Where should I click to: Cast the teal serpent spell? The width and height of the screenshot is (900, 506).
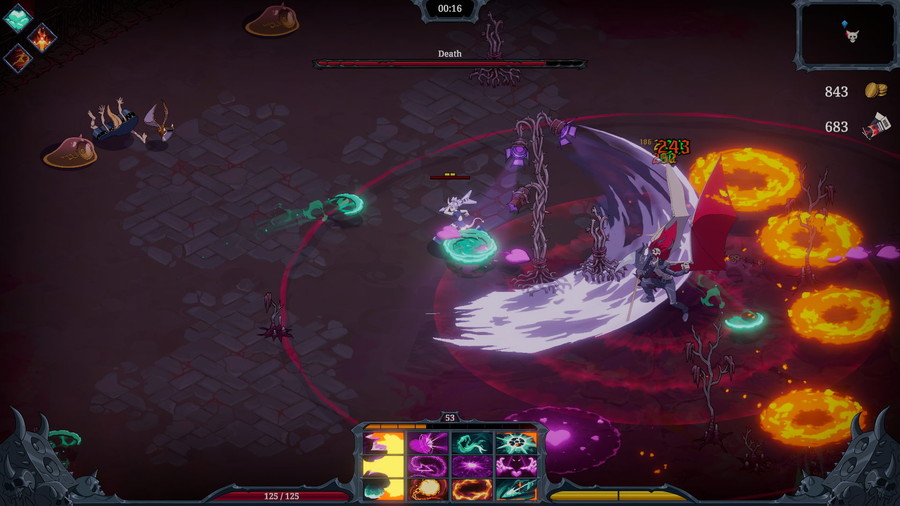[472, 443]
